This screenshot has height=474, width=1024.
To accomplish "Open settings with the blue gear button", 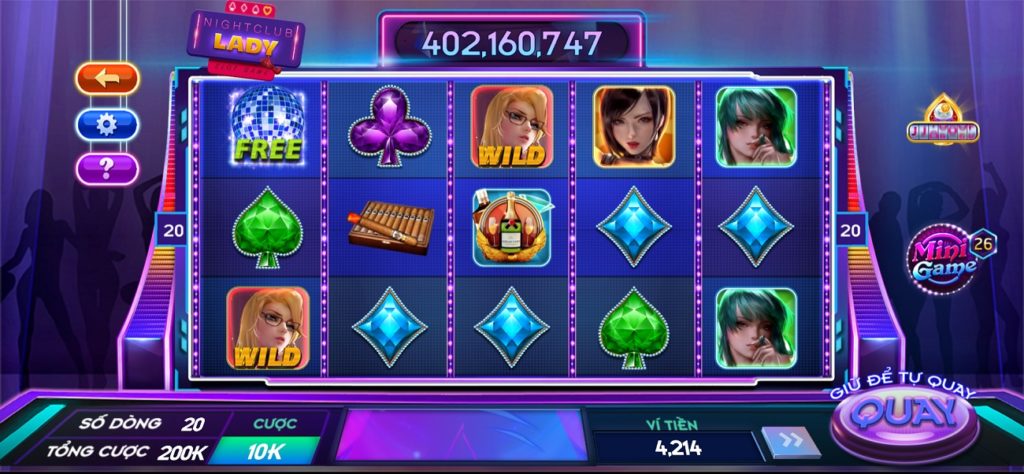I will pyautogui.click(x=107, y=124).
